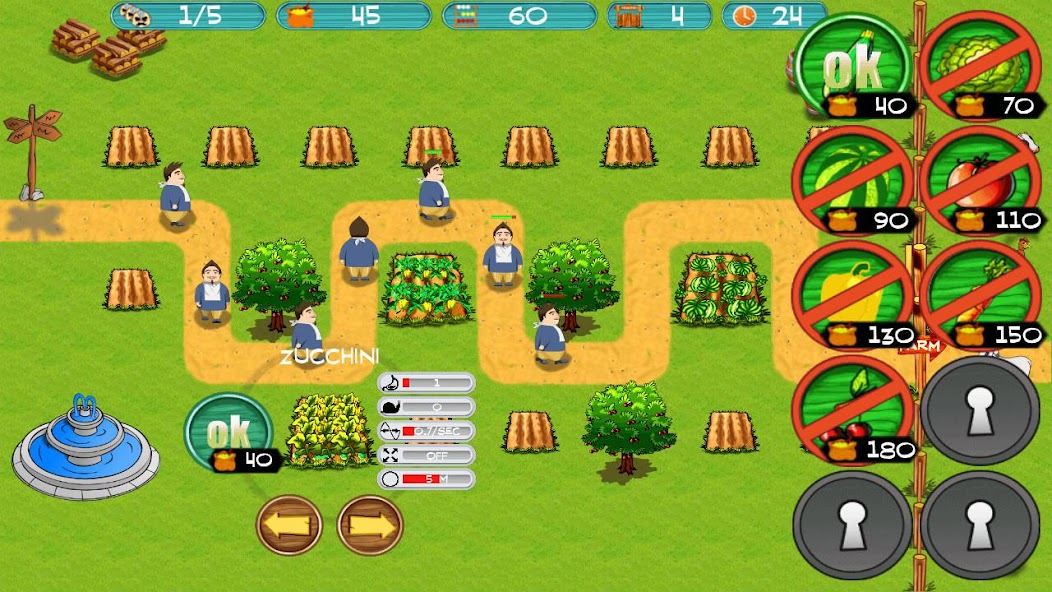Image resolution: width=1052 pixels, height=592 pixels.
Task: Select the zucchini plant costing 40
Action: pyautogui.click(x=853, y=66)
